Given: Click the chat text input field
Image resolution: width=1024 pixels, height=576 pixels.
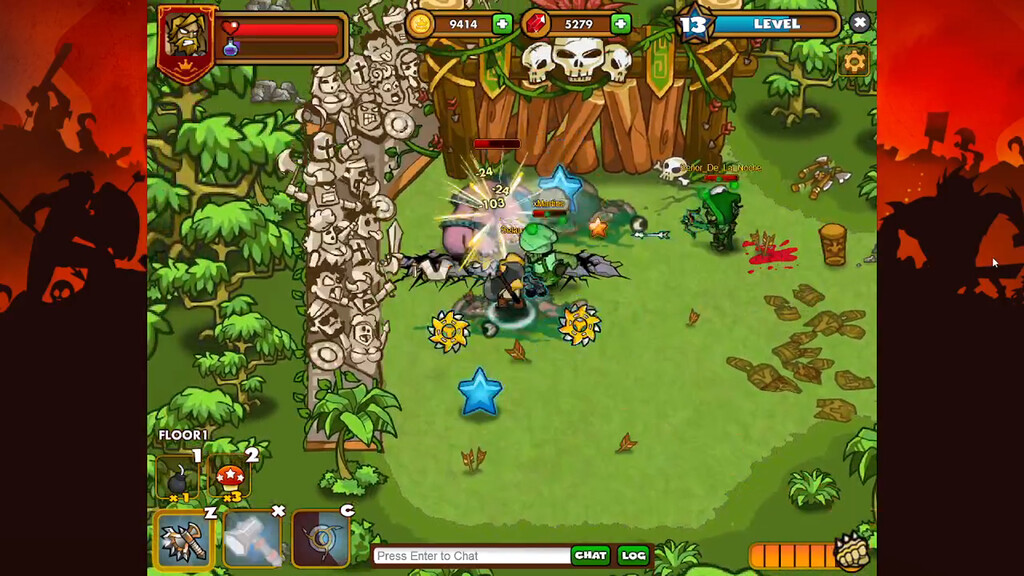Looking at the screenshot, I should click(470, 556).
